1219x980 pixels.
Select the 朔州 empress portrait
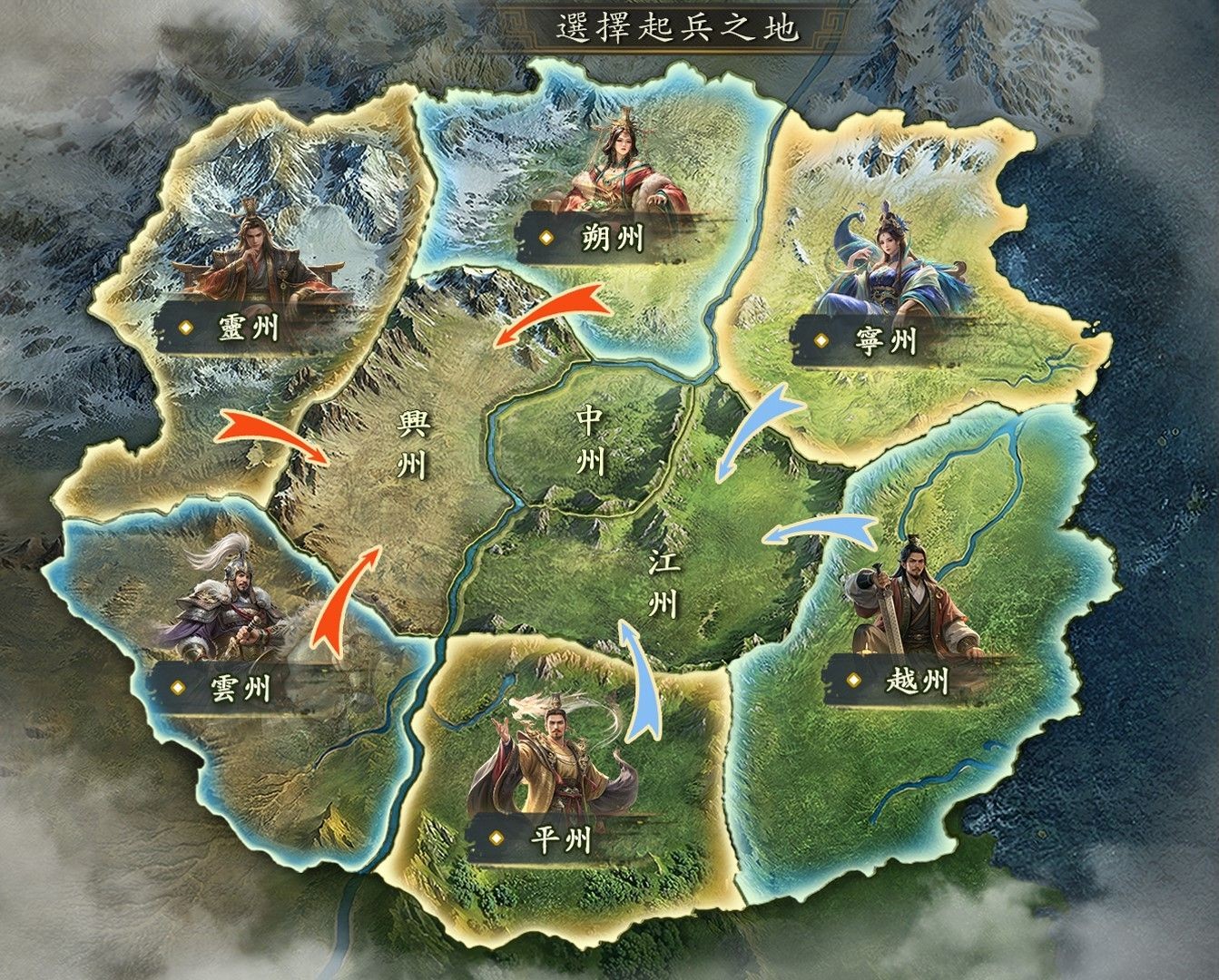pyautogui.click(x=622, y=172)
